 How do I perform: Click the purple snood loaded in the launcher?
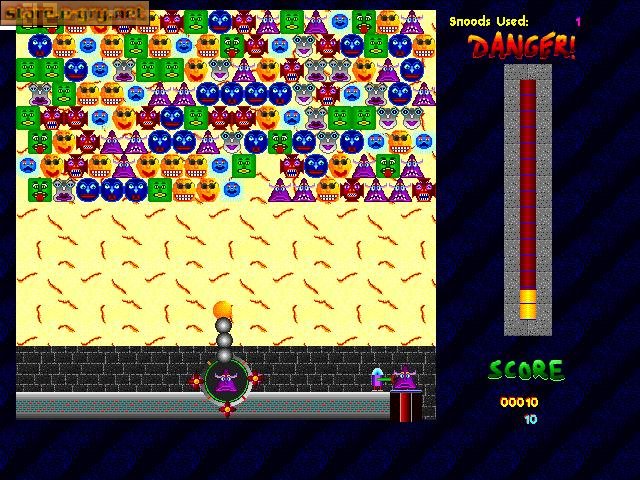tap(225, 380)
